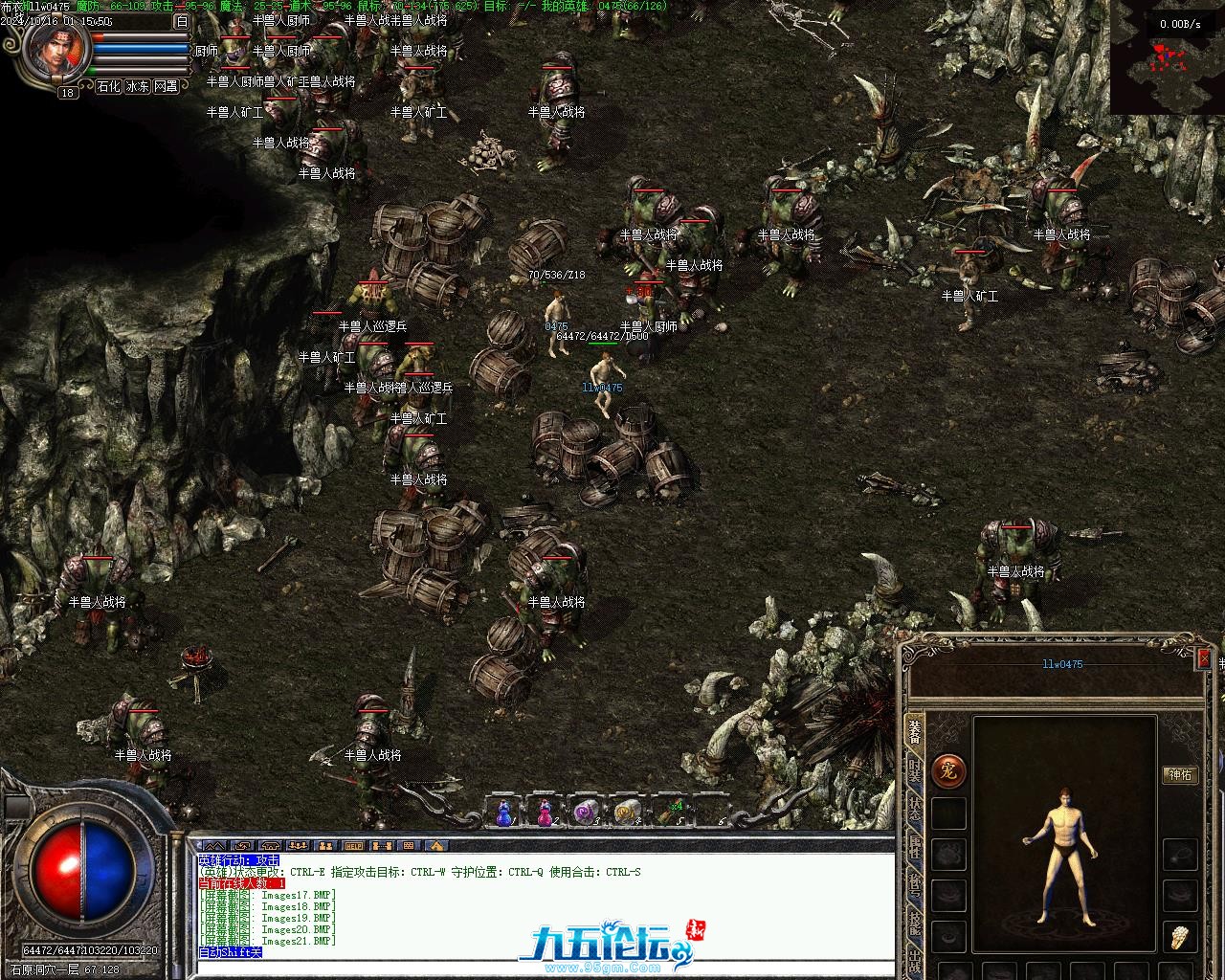Click the 白 button beside the clock

click(x=182, y=21)
